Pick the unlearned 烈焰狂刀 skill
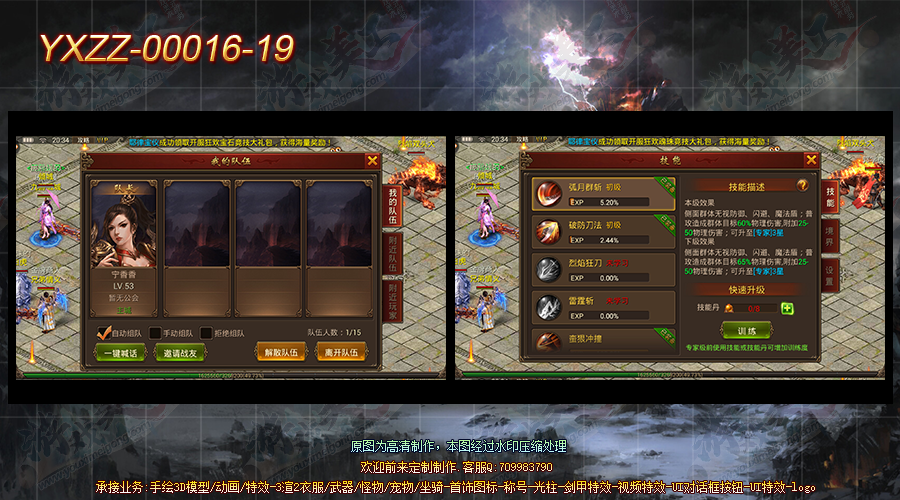Screen dimensions: 900x500 pyautogui.click(x=602, y=270)
